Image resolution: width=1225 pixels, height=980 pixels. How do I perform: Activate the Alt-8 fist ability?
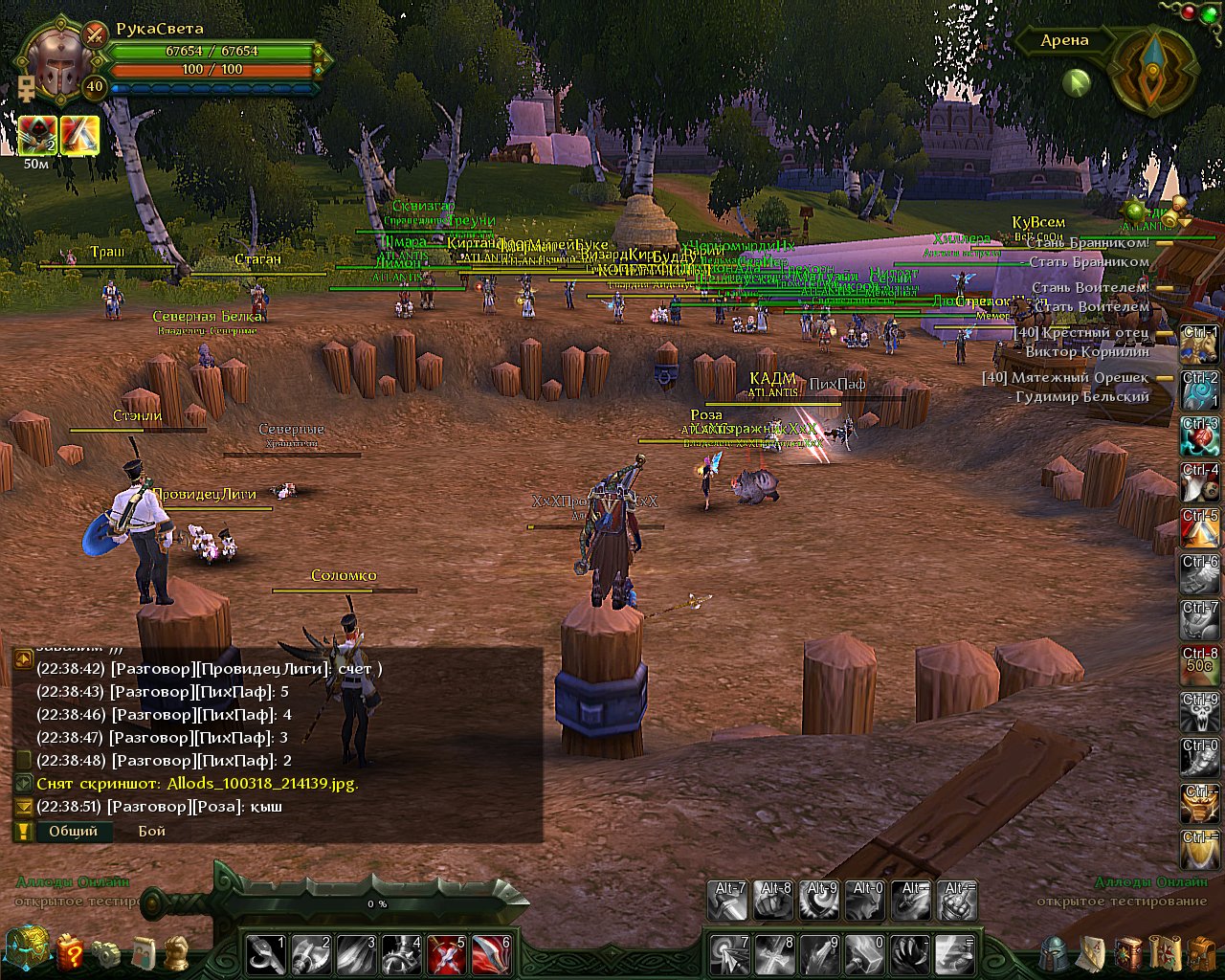click(773, 901)
